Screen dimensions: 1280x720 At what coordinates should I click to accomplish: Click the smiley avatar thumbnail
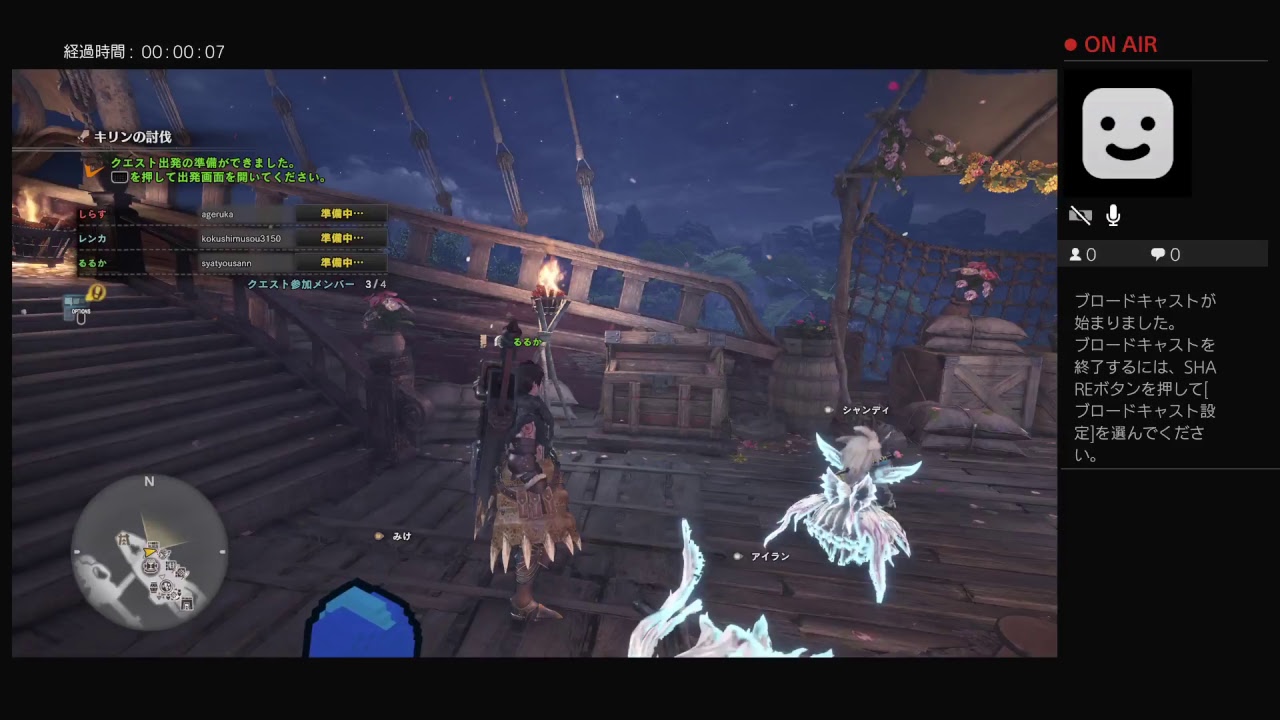click(x=1128, y=133)
